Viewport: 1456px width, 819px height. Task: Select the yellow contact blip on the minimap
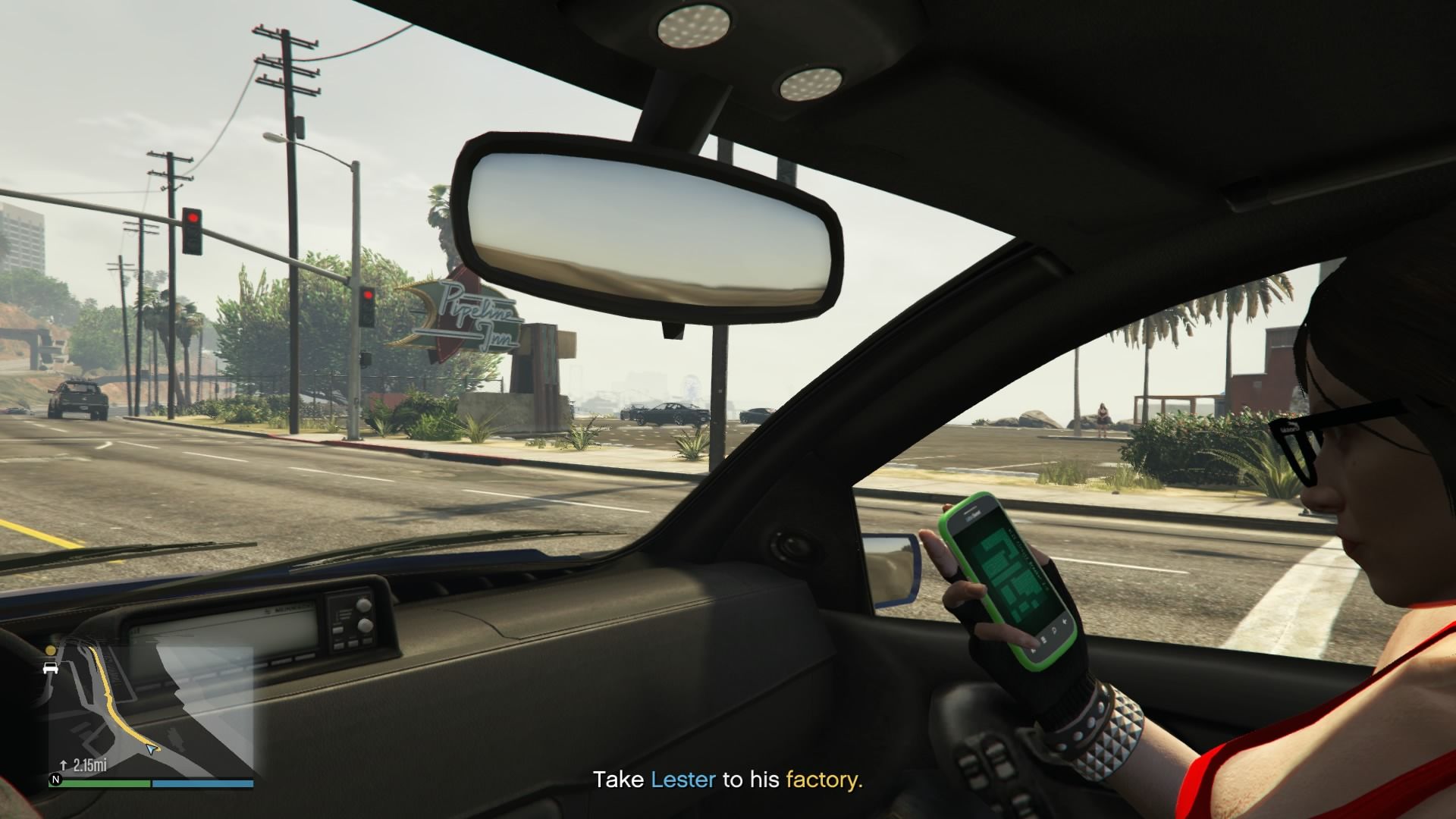click(49, 650)
